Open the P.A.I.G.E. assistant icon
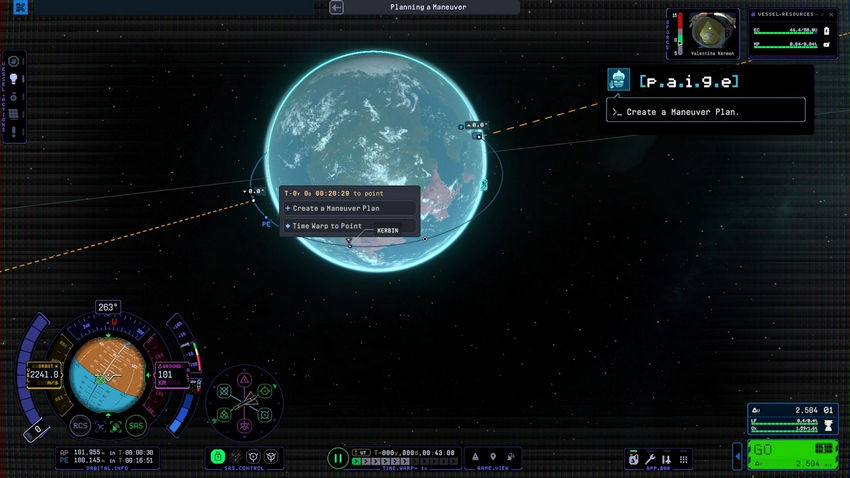Image resolution: width=850 pixels, height=478 pixels. (x=620, y=81)
